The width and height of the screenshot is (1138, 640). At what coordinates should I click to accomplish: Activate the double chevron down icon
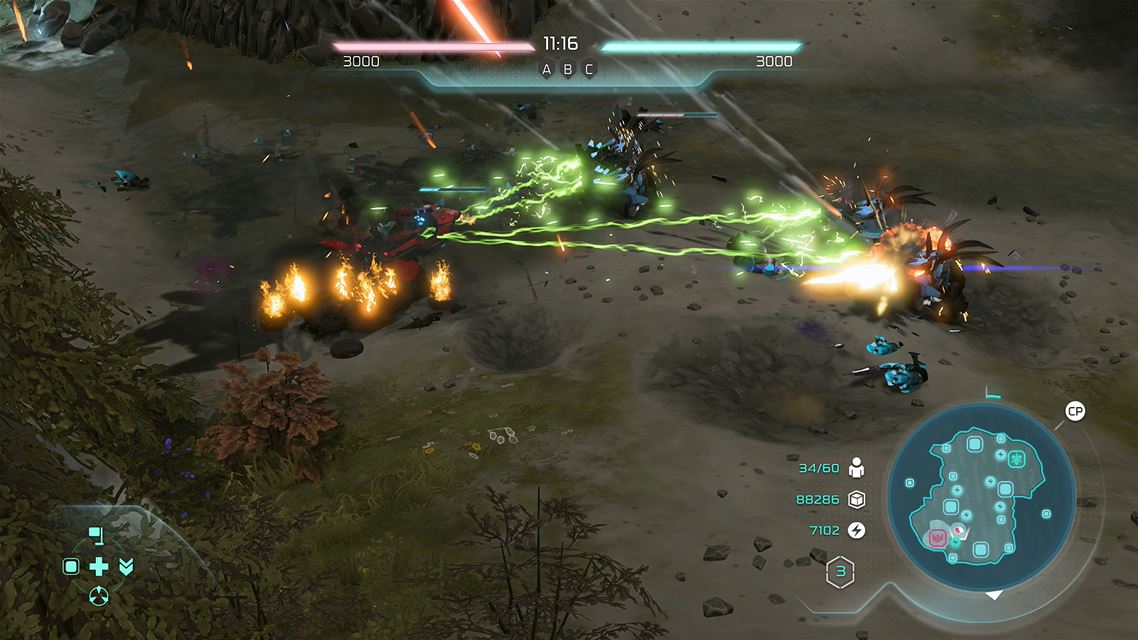(126, 567)
